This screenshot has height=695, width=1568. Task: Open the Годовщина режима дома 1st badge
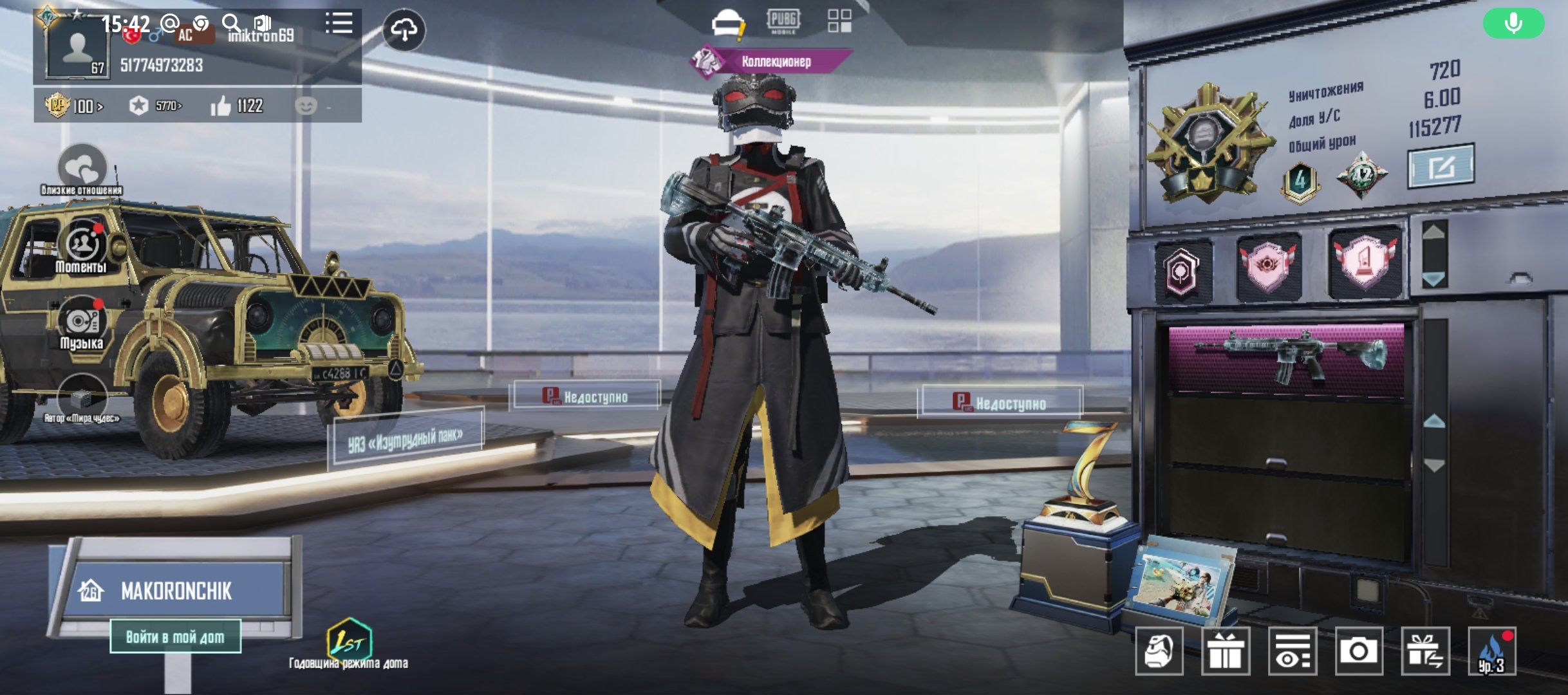pos(349,640)
